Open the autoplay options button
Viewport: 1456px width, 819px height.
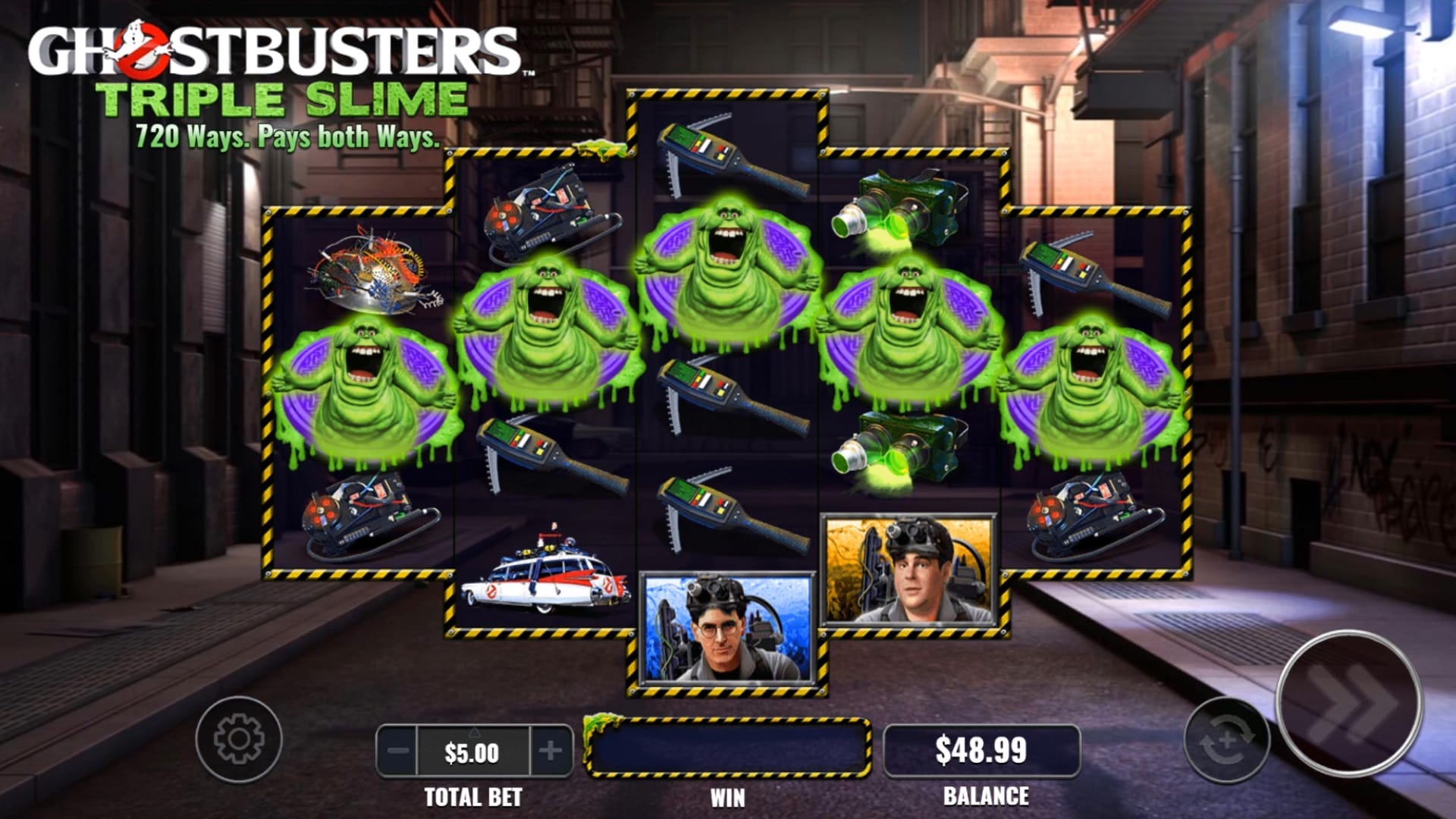[x=1226, y=740]
